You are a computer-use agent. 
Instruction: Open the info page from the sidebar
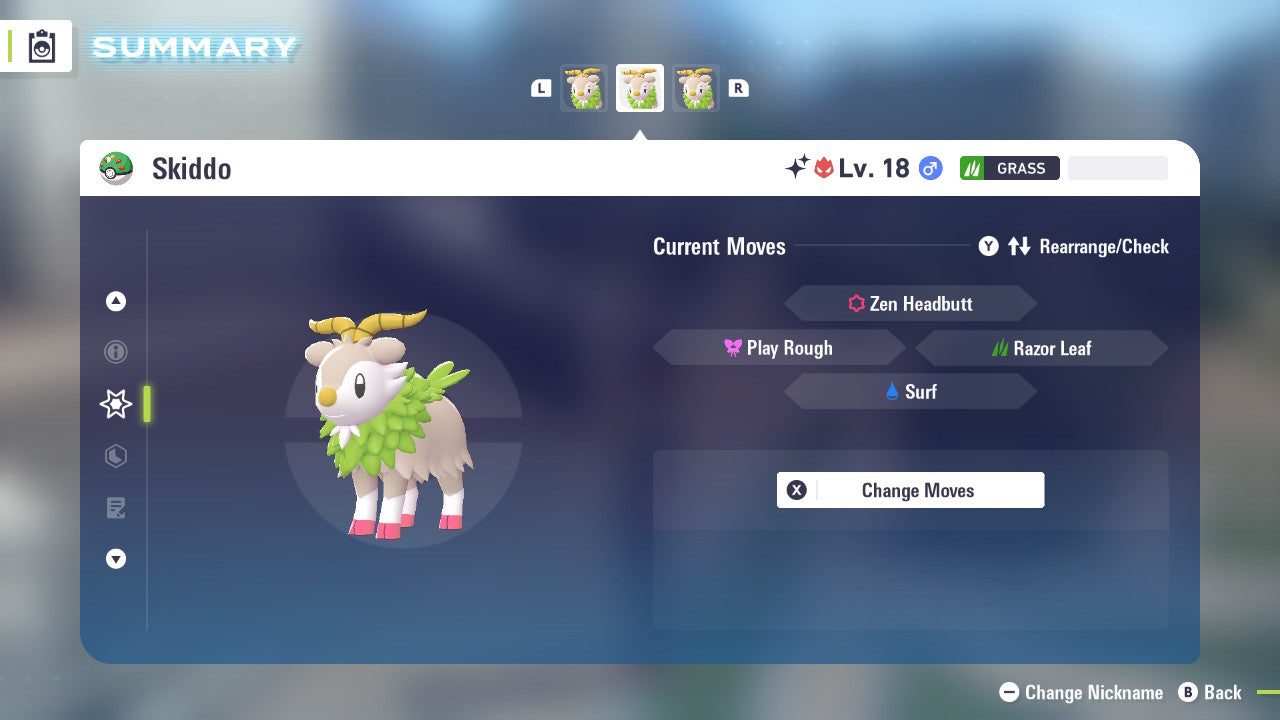[115, 352]
